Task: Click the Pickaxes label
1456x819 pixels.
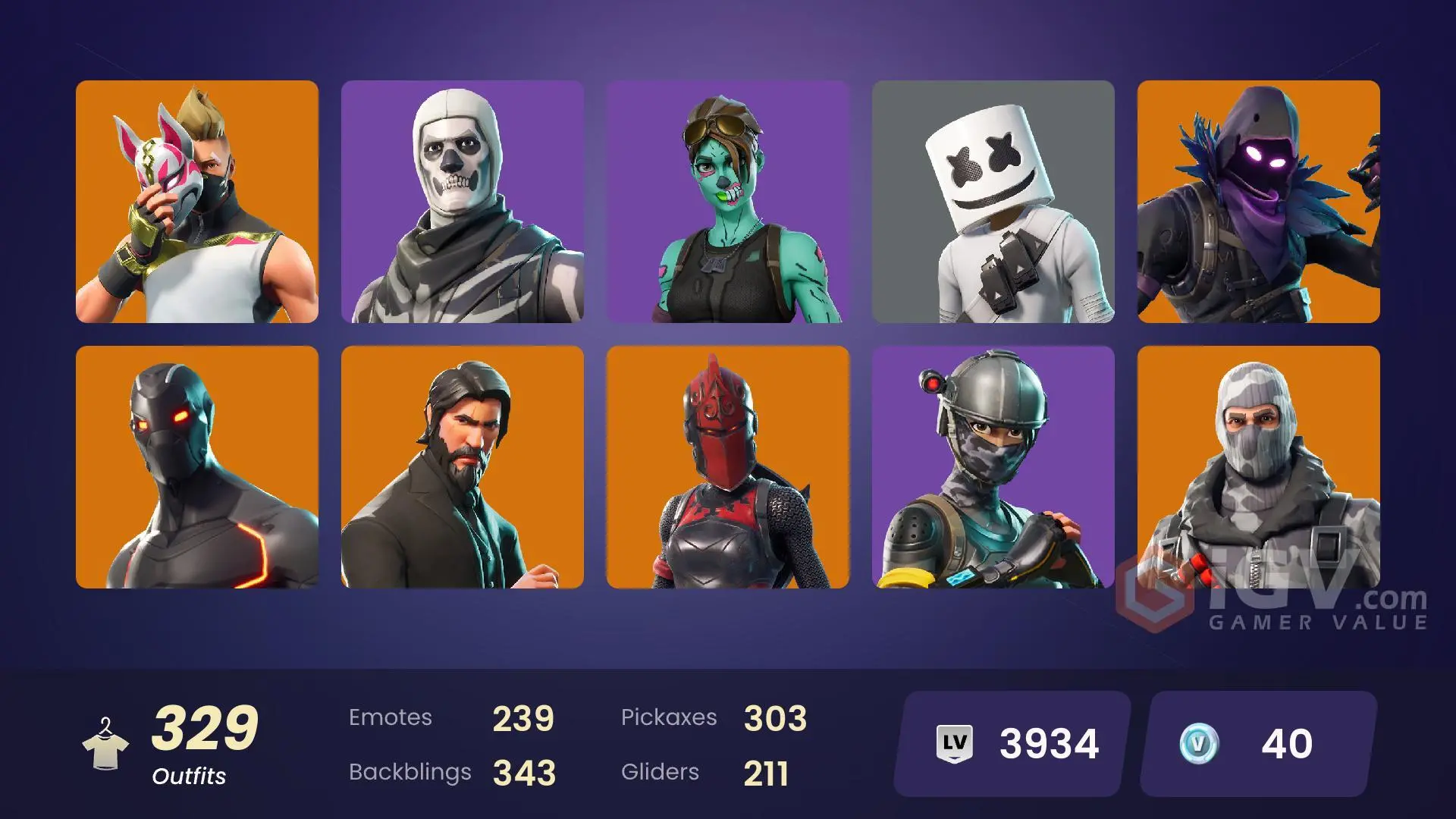Action: (x=670, y=717)
